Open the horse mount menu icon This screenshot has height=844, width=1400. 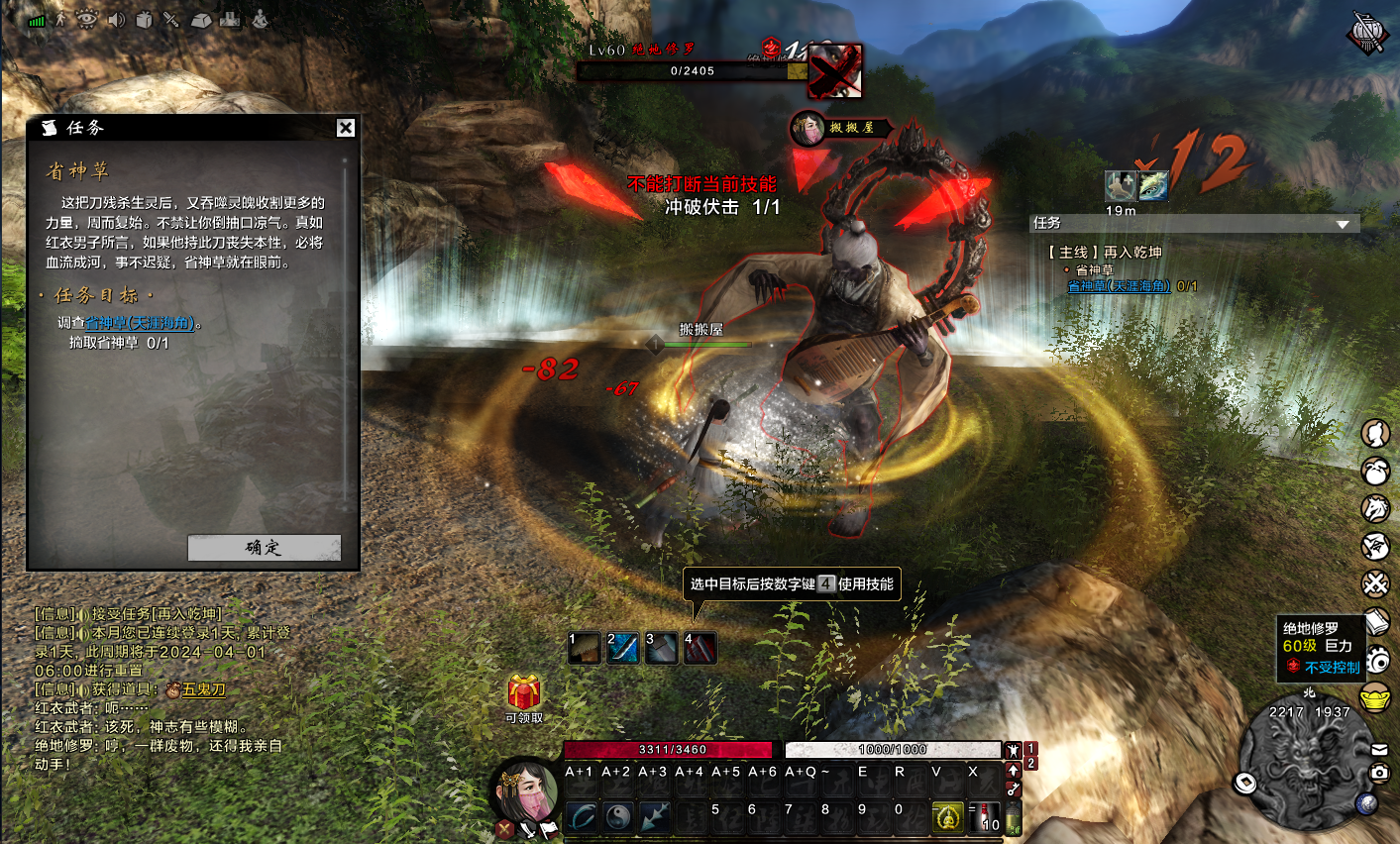(x=1375, y=508)
